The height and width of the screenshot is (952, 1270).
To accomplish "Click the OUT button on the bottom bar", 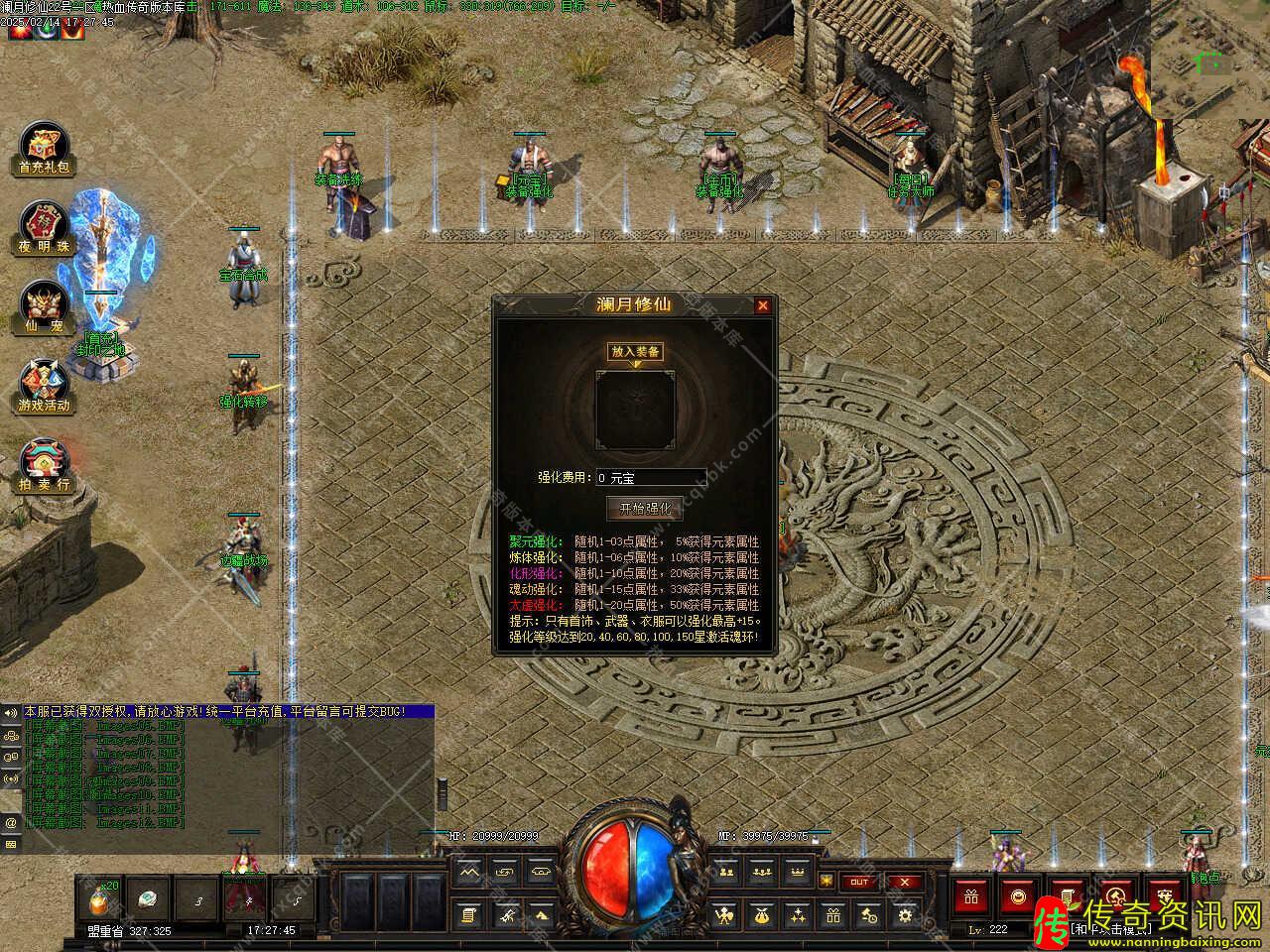I will [859, 882].
